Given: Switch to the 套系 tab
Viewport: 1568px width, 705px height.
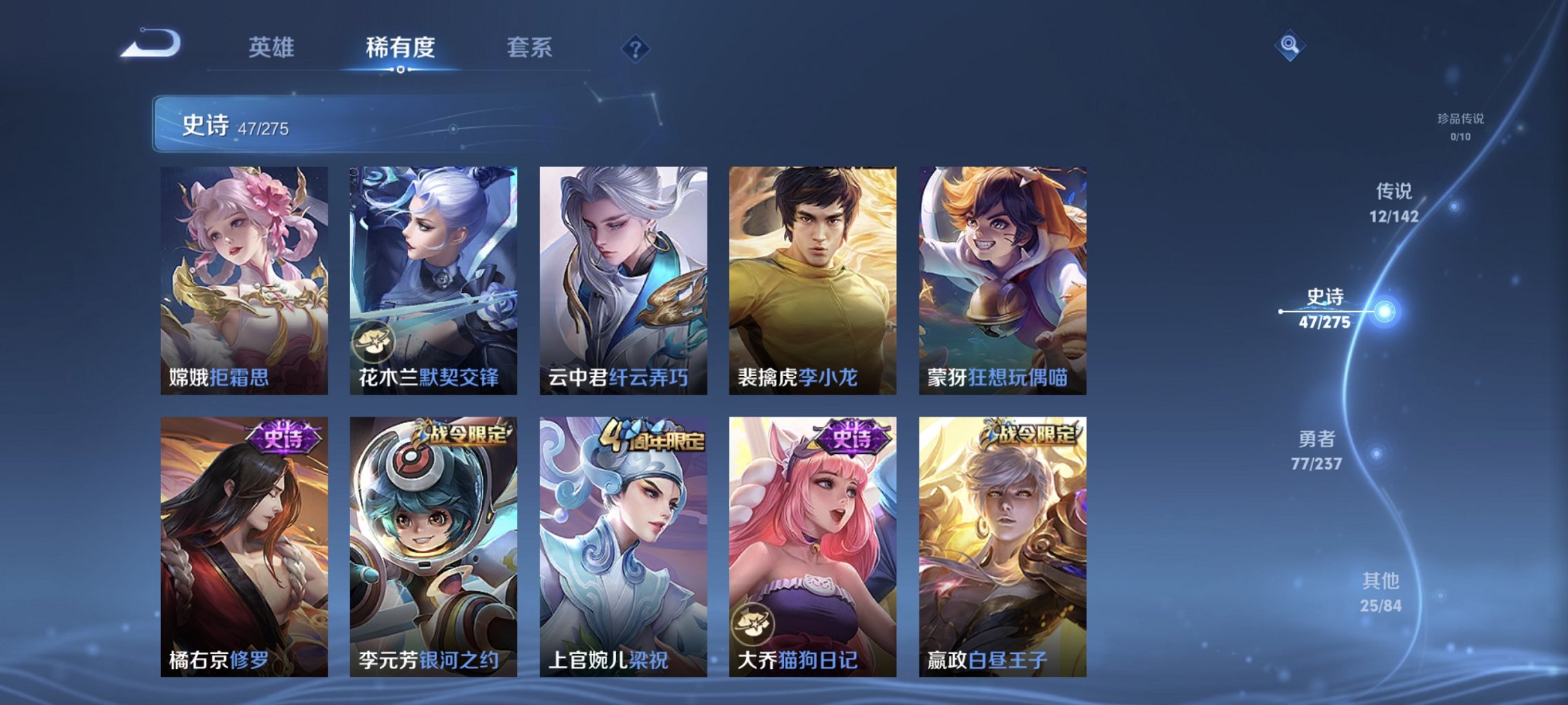Looking at the screenshot, I should [530, 48].
